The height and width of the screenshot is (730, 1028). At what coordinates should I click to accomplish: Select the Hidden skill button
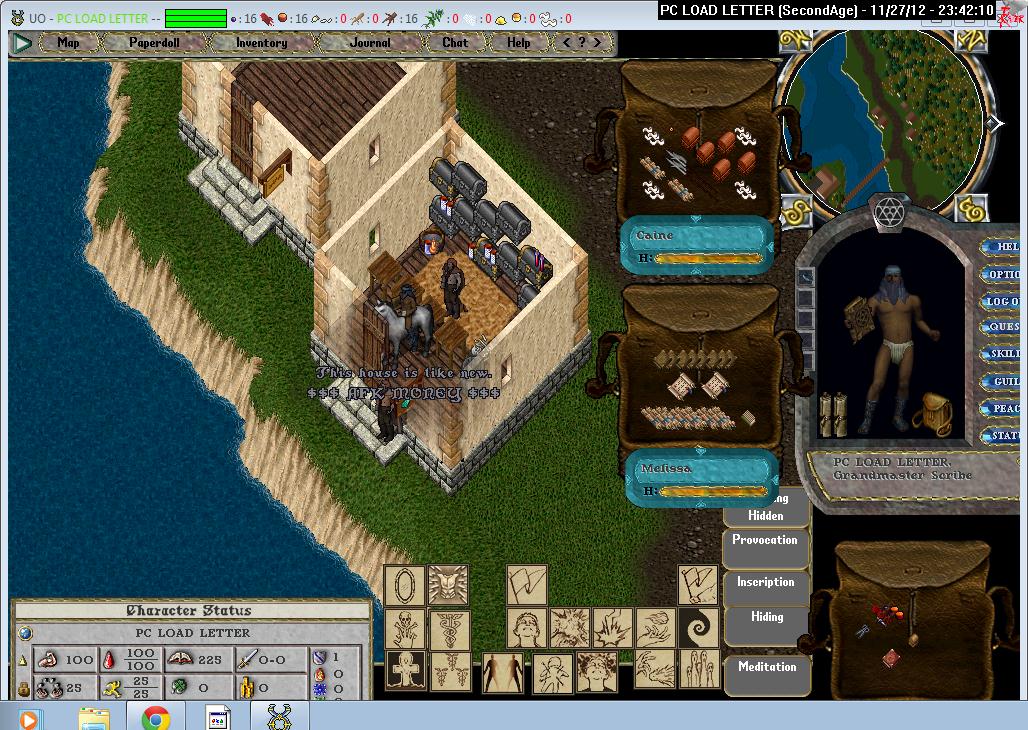[x=766, y=516]
